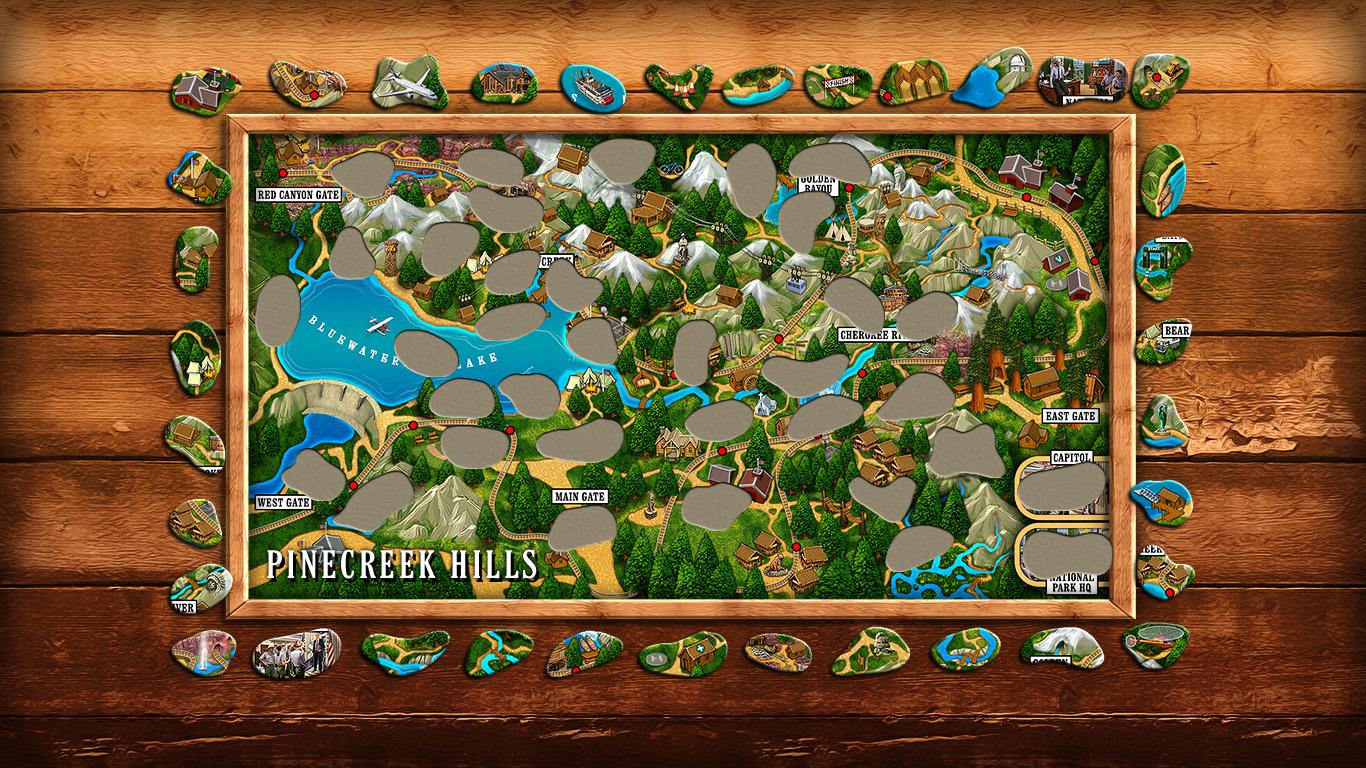
Task: Pick the boat dock cabin piece
Action: click(1161, 501)
